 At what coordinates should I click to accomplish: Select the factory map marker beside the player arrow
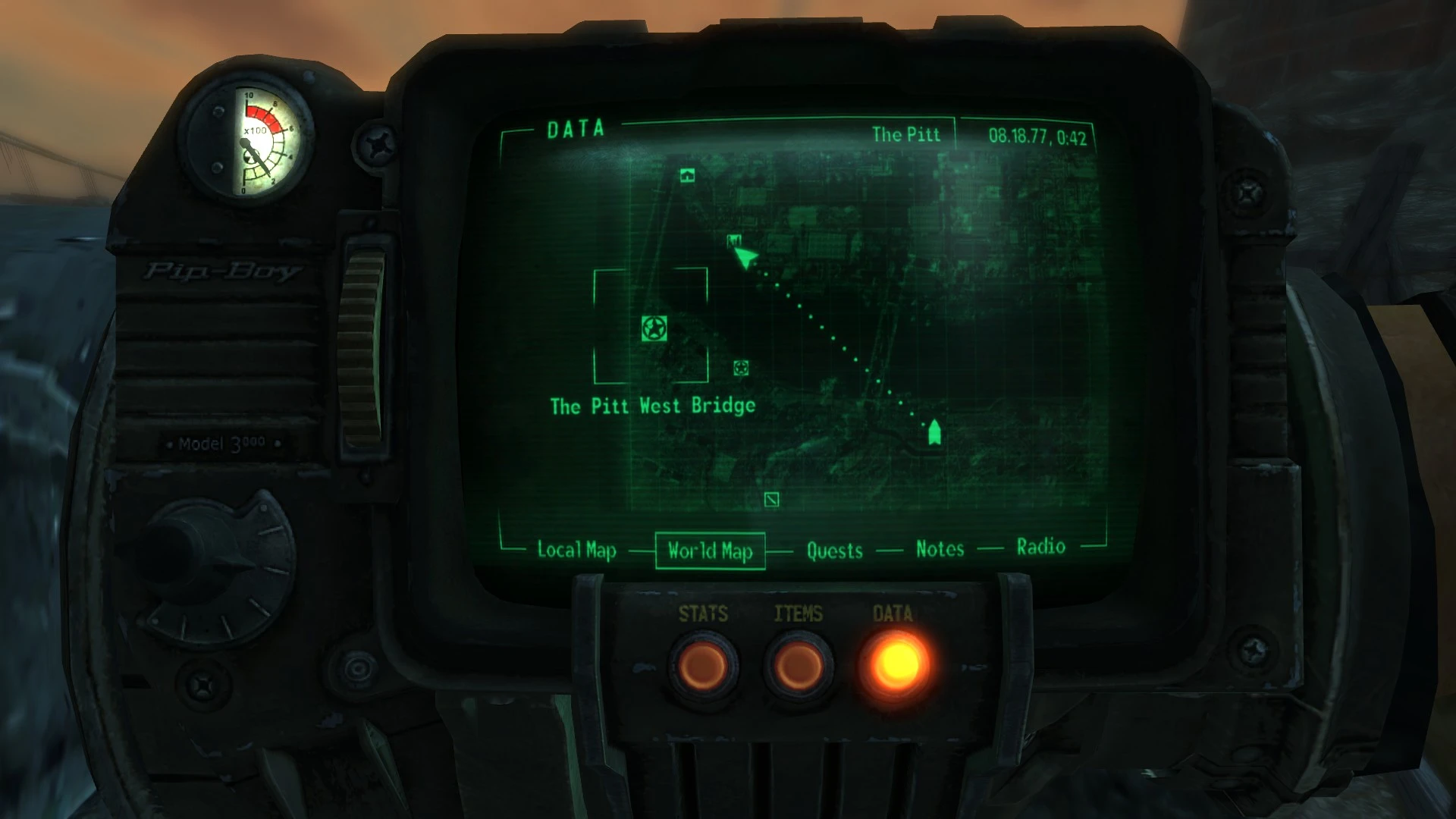click(x=733, y=241)
